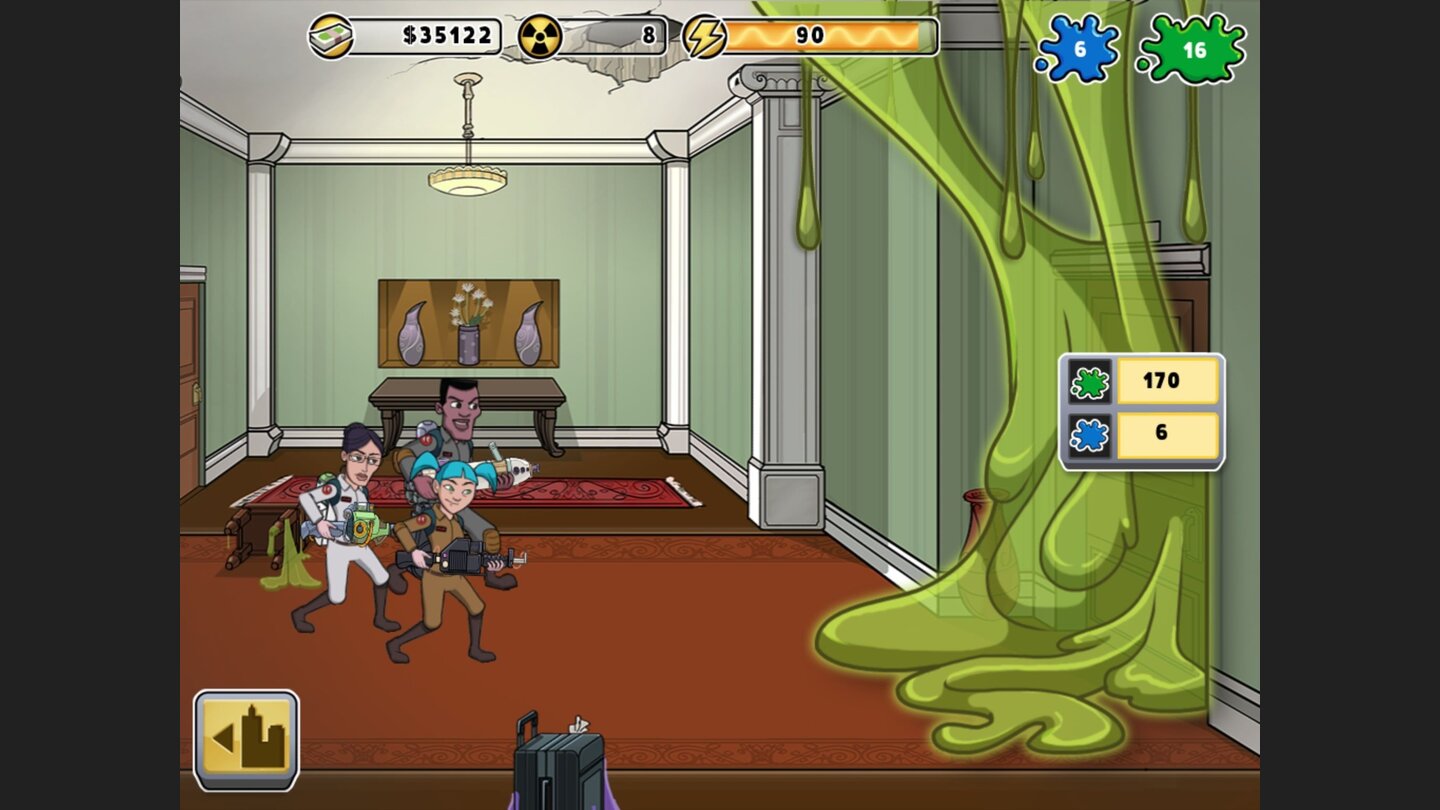
Task: Click the blue splat counter icon top right
Action: tap(1083, 47)
